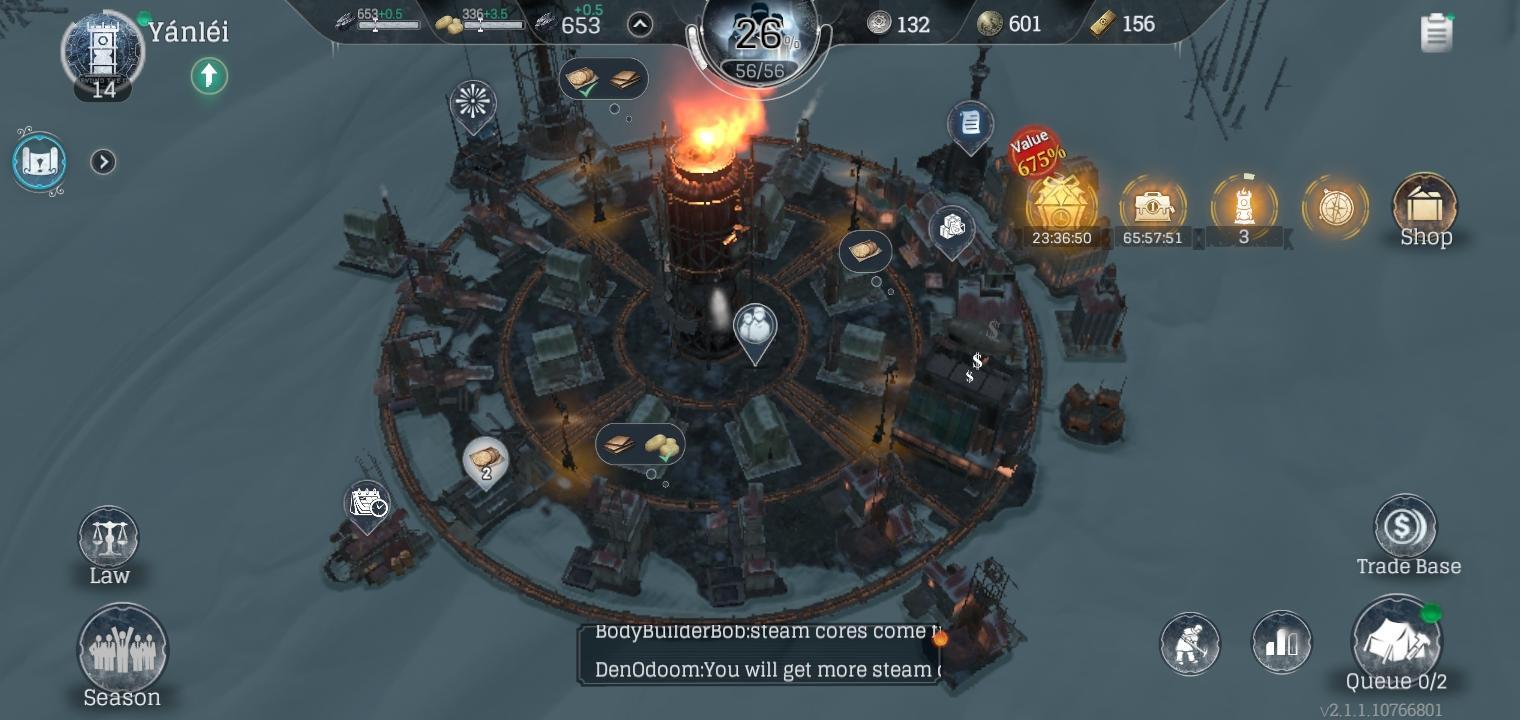Open the compass exploration icon
The height and width of the screenshot is (720, 1520).
point(1335,208)
